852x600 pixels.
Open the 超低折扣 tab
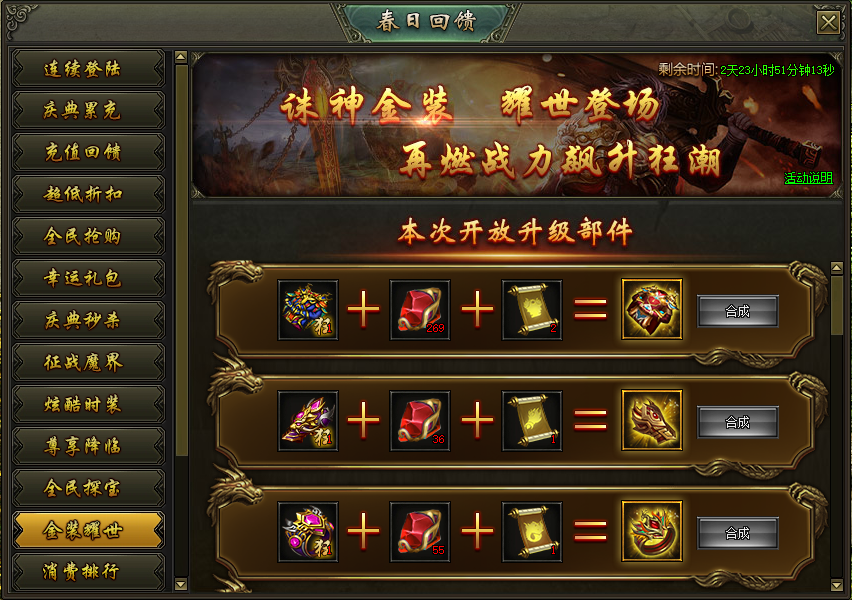tap(88, 195)
